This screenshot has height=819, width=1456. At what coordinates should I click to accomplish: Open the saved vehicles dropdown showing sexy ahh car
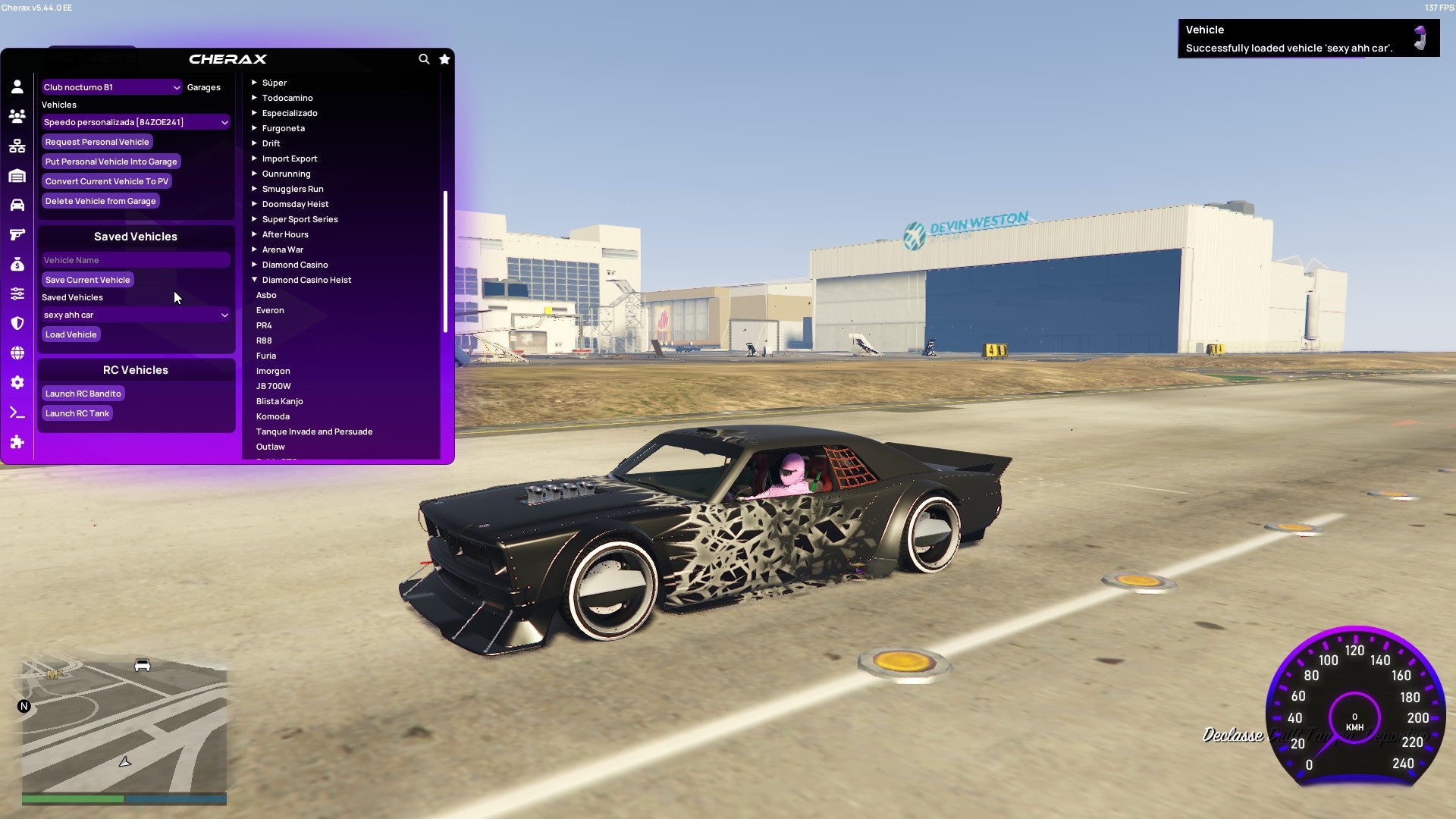click(135, 315)
